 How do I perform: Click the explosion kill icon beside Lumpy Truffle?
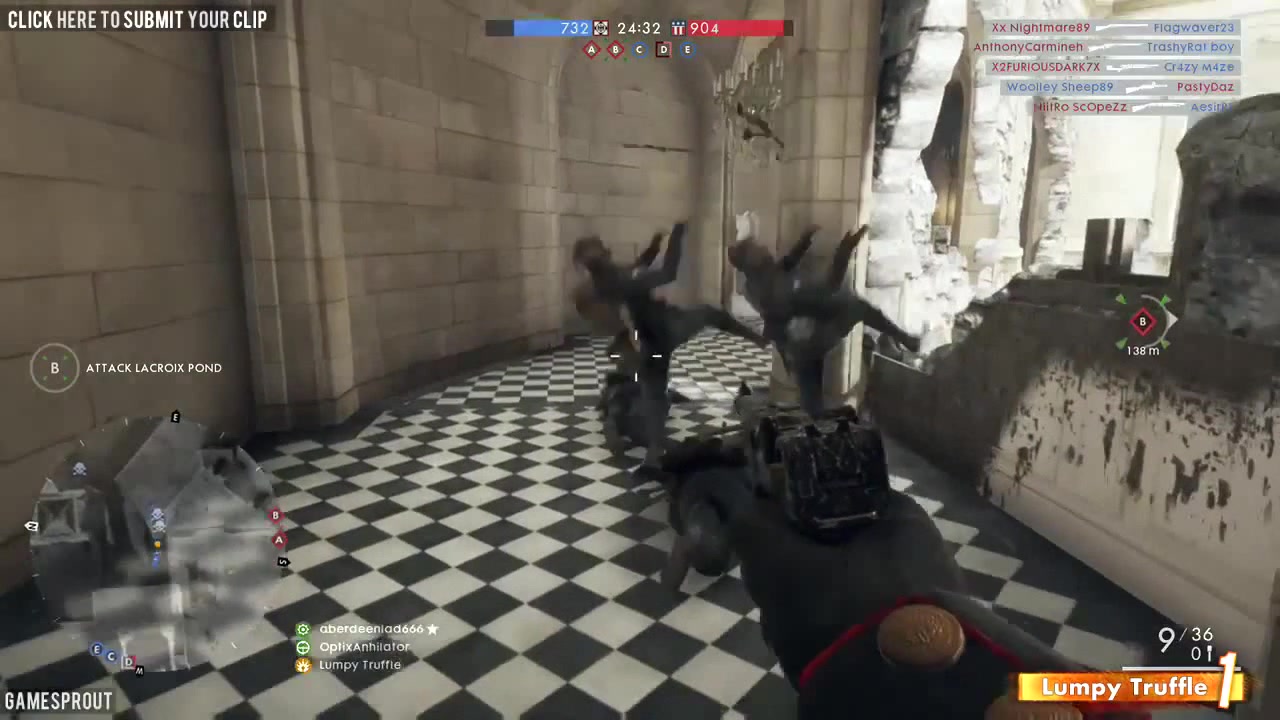pyautogui.click(x=303, y=665)
